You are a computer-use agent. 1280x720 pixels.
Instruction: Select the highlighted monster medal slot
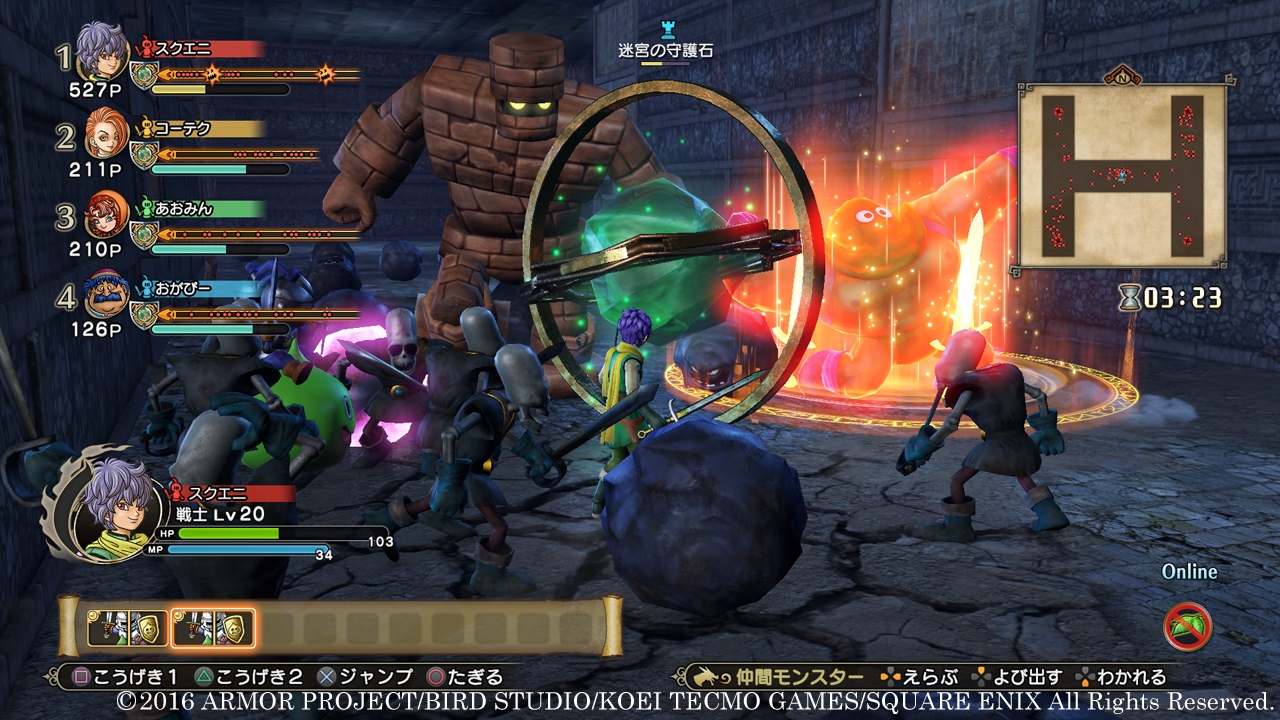click(x=213, y=628)
